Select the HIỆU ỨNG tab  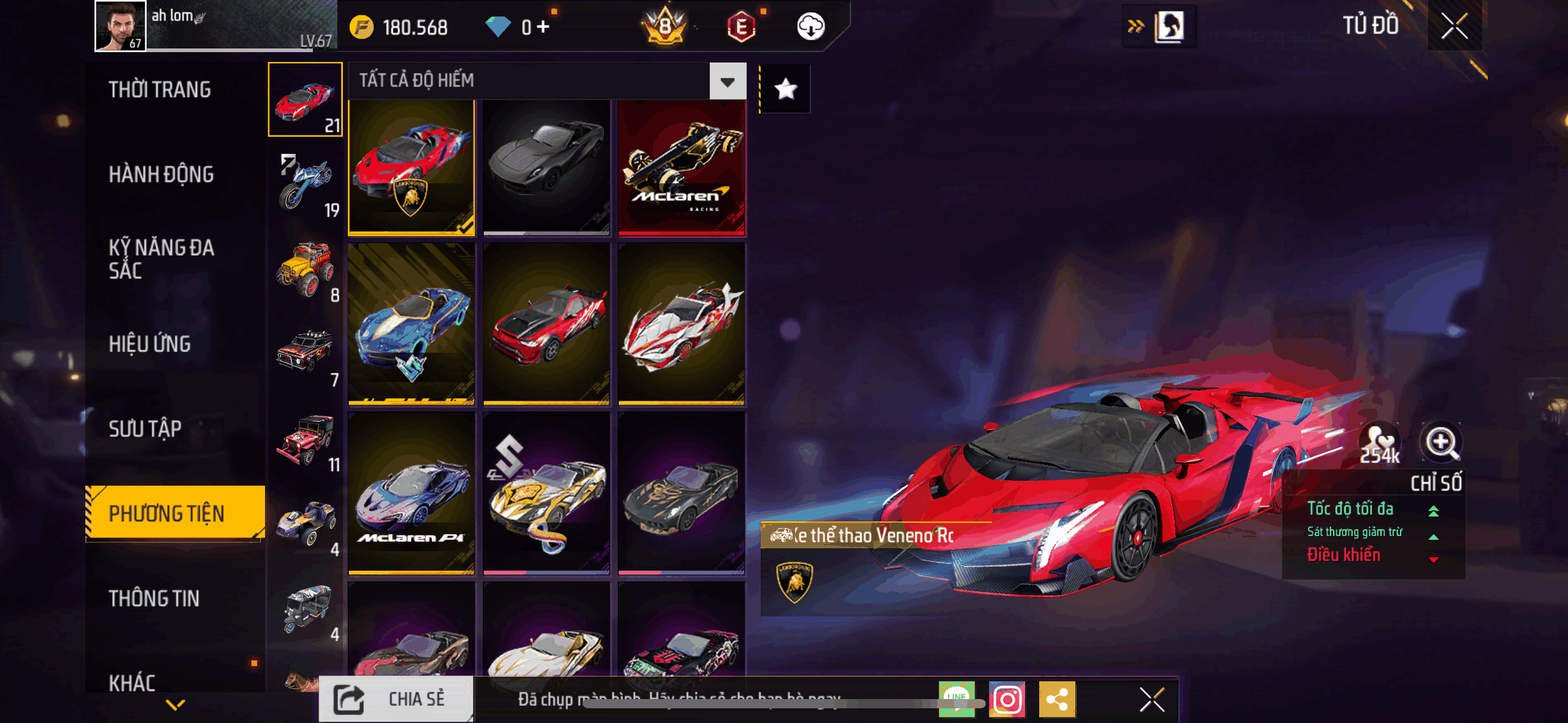point(150,344)
